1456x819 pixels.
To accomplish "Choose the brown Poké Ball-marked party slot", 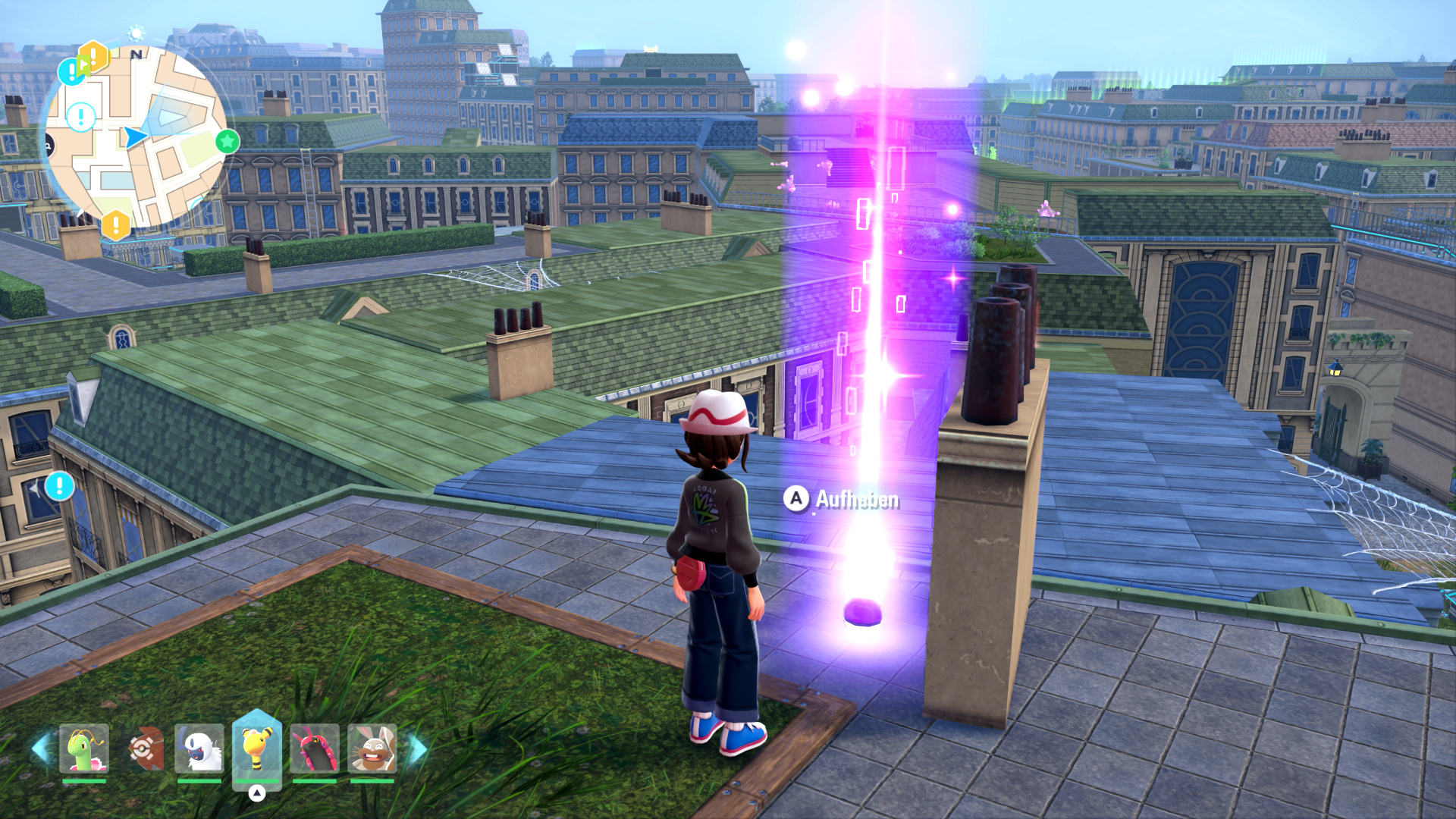I will (x=143, y=748).
